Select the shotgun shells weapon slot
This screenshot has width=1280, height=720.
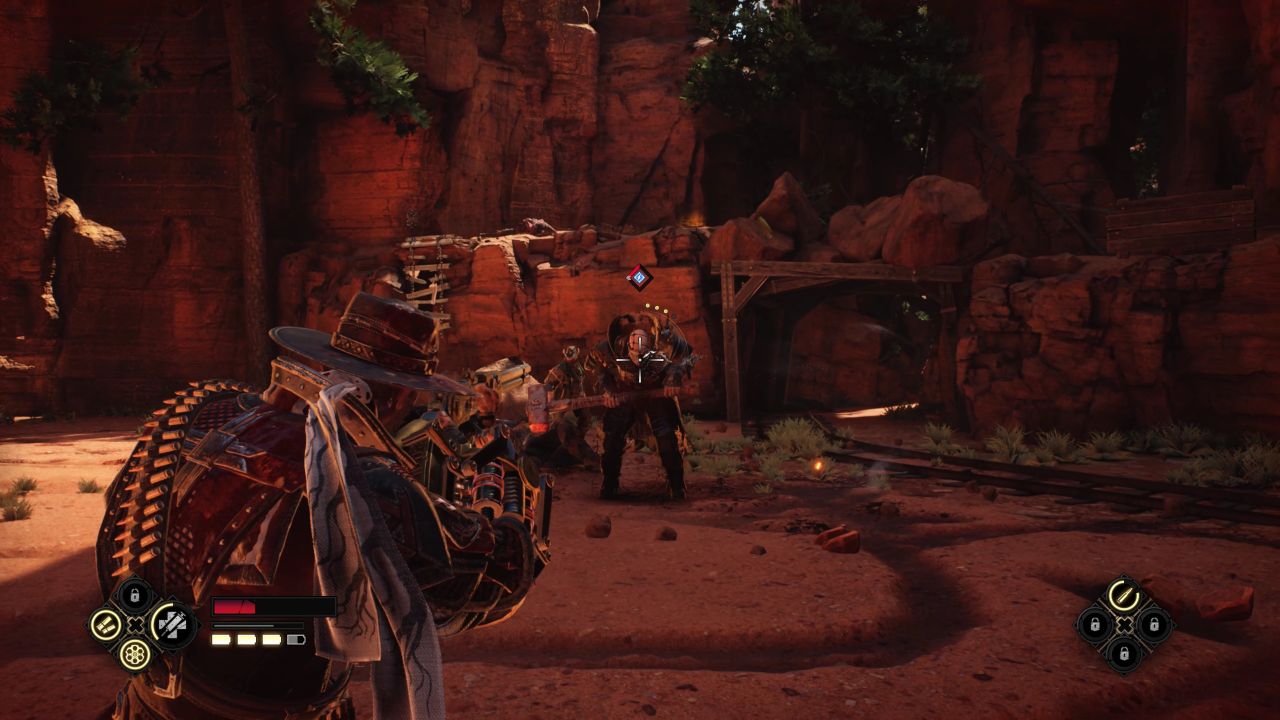click(x=105, y=625)
